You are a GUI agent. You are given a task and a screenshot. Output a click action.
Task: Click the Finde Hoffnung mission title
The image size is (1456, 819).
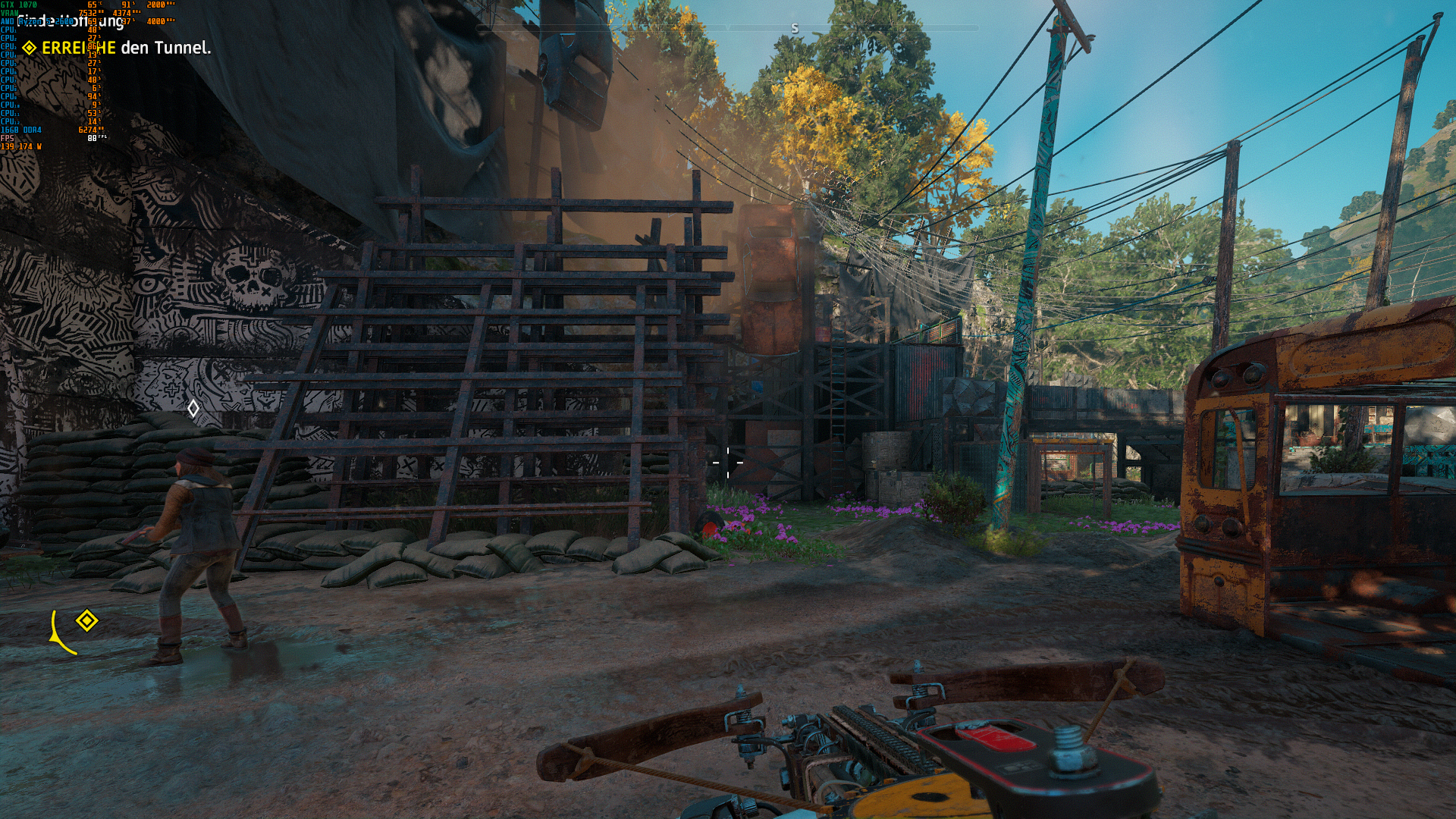[x=70, y=23]
